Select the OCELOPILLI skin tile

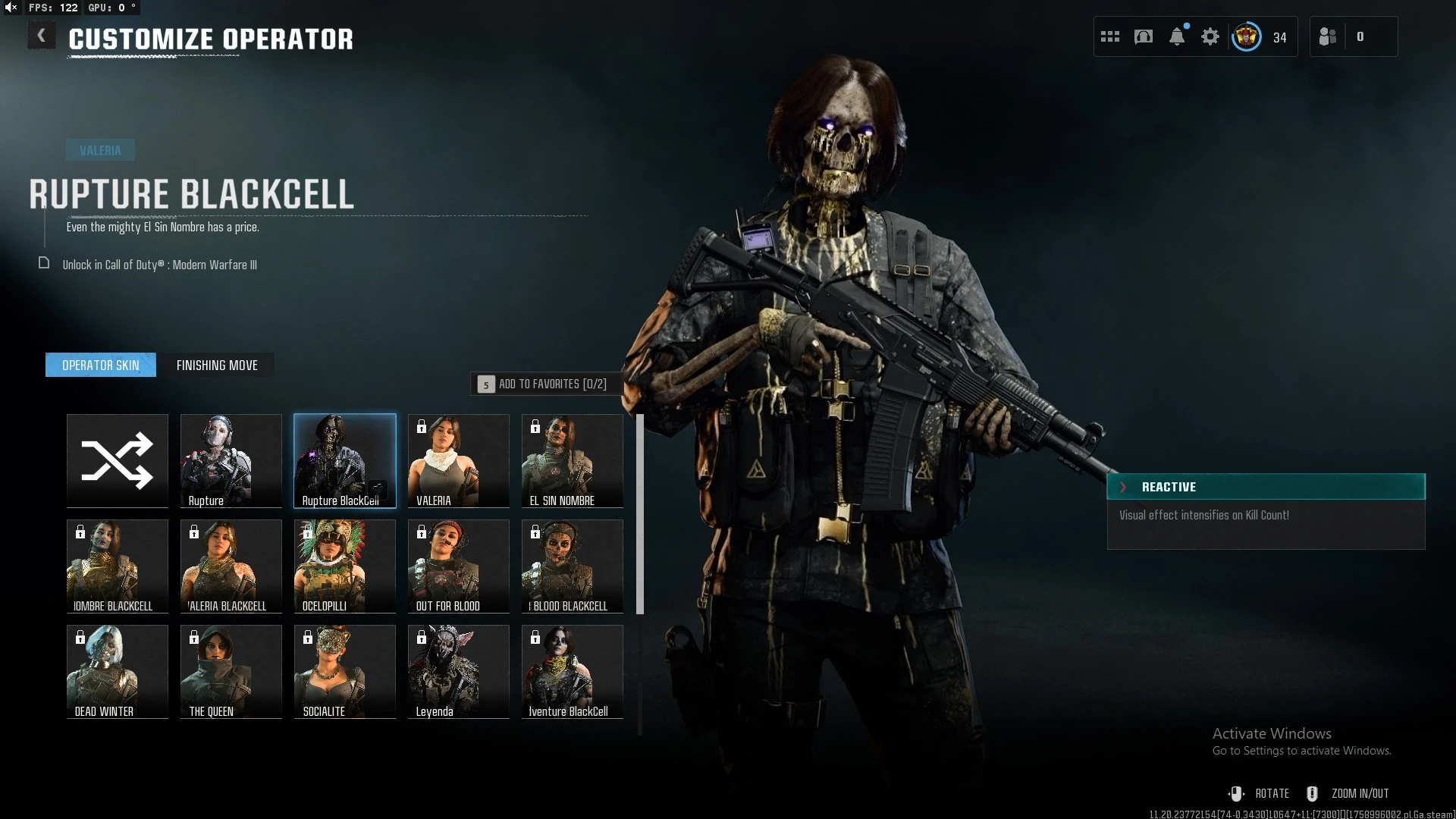coord(345,566)
